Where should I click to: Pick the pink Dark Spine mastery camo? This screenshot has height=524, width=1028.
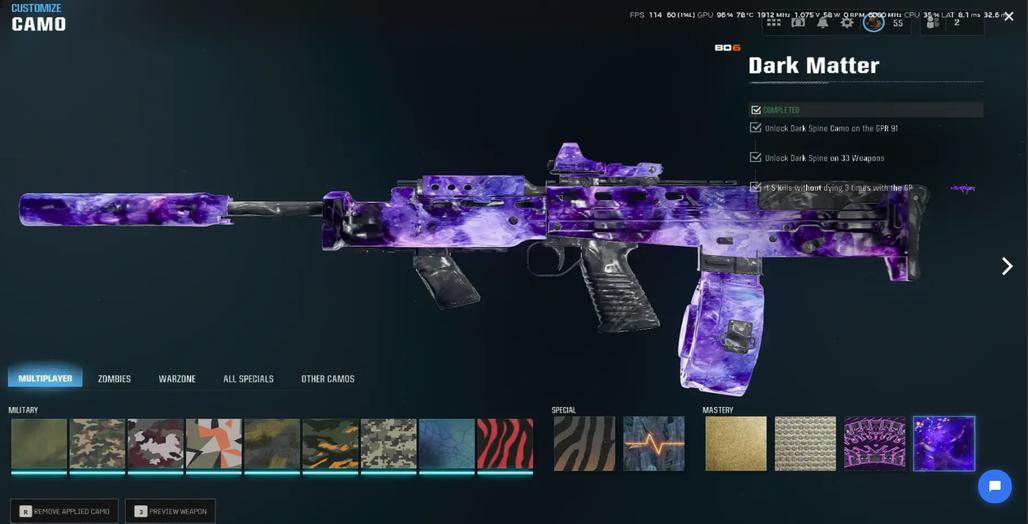874,443
